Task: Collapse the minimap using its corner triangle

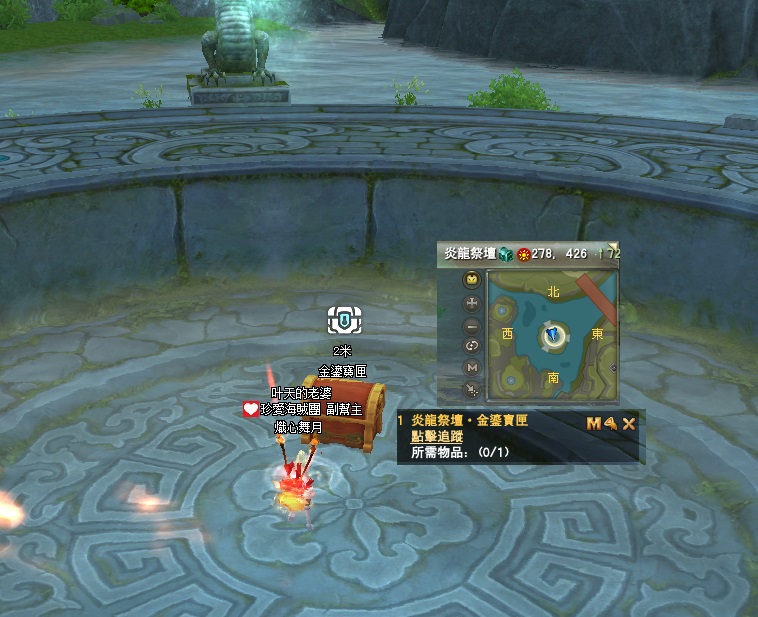Action: (x=614, y=246)
